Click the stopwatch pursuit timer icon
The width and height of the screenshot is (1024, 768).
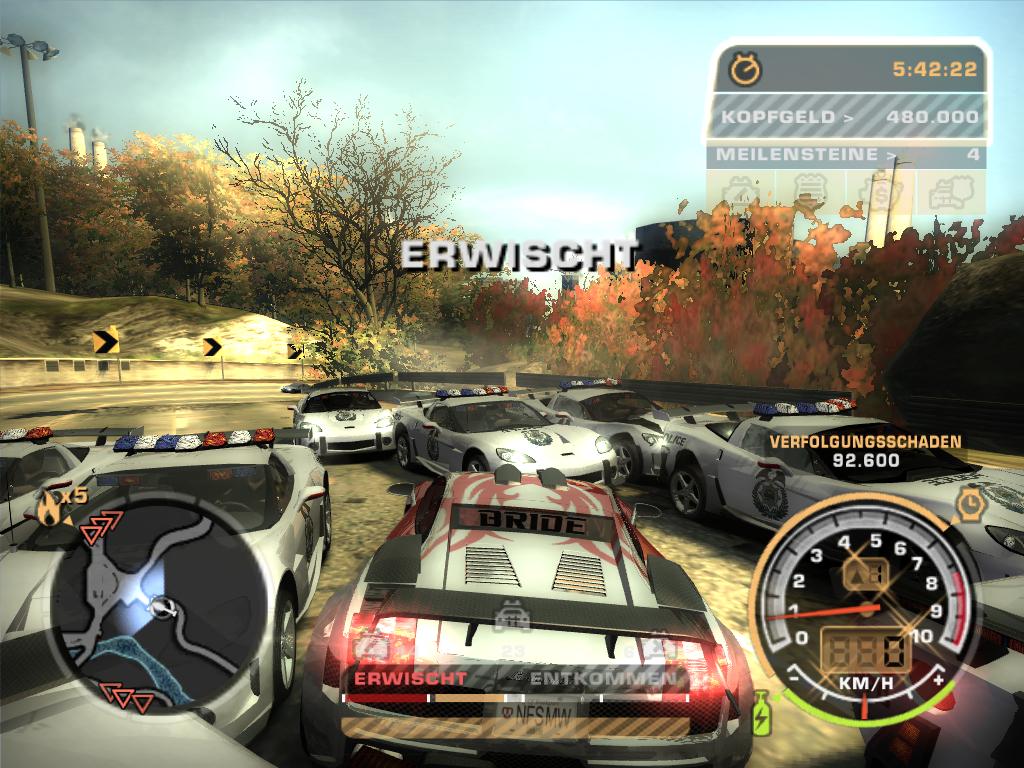click(745, 68)
